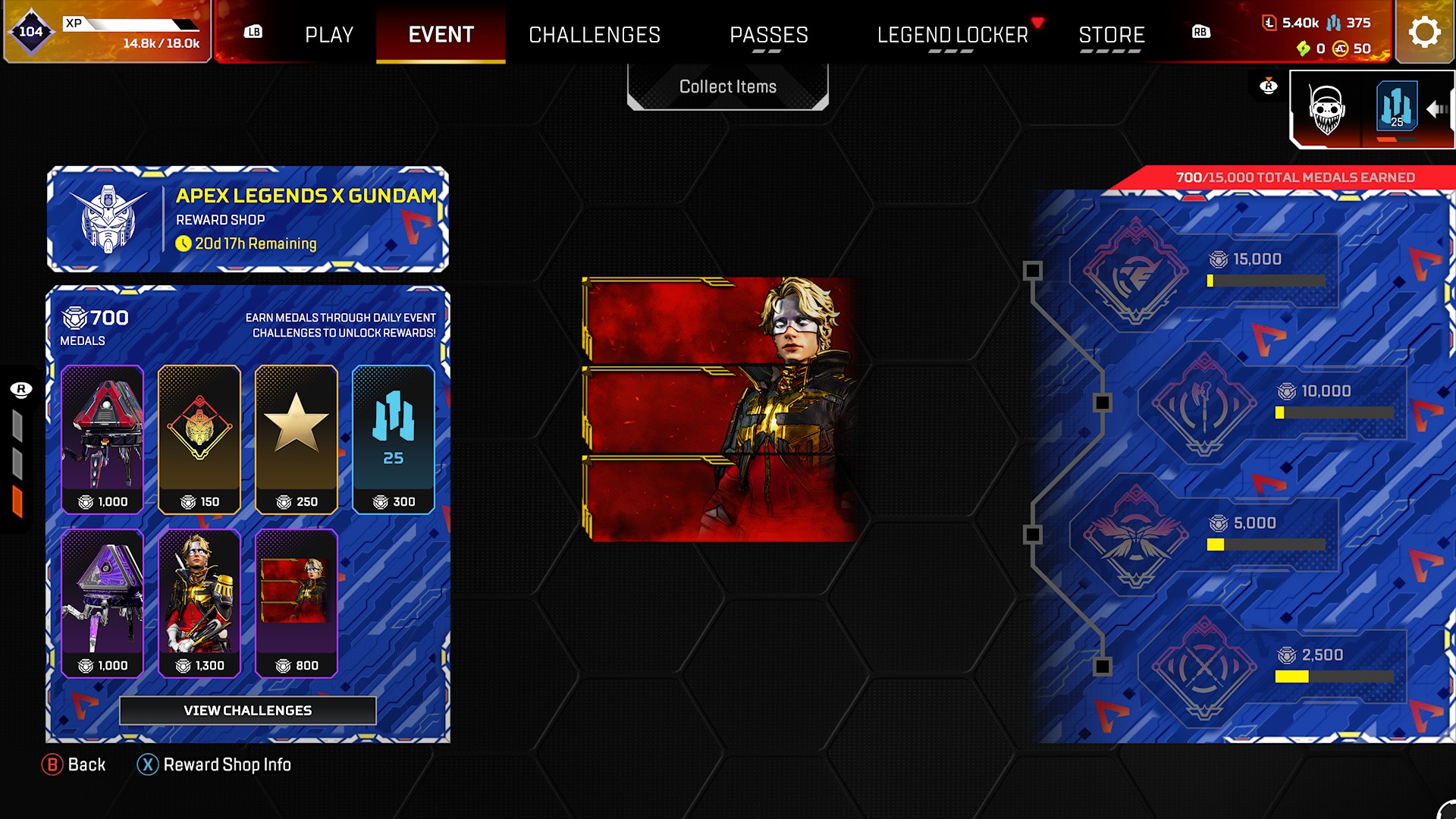Select the gold star reward for 250 medals
The image size is (1456, 819).
click(x=297, y=439)
